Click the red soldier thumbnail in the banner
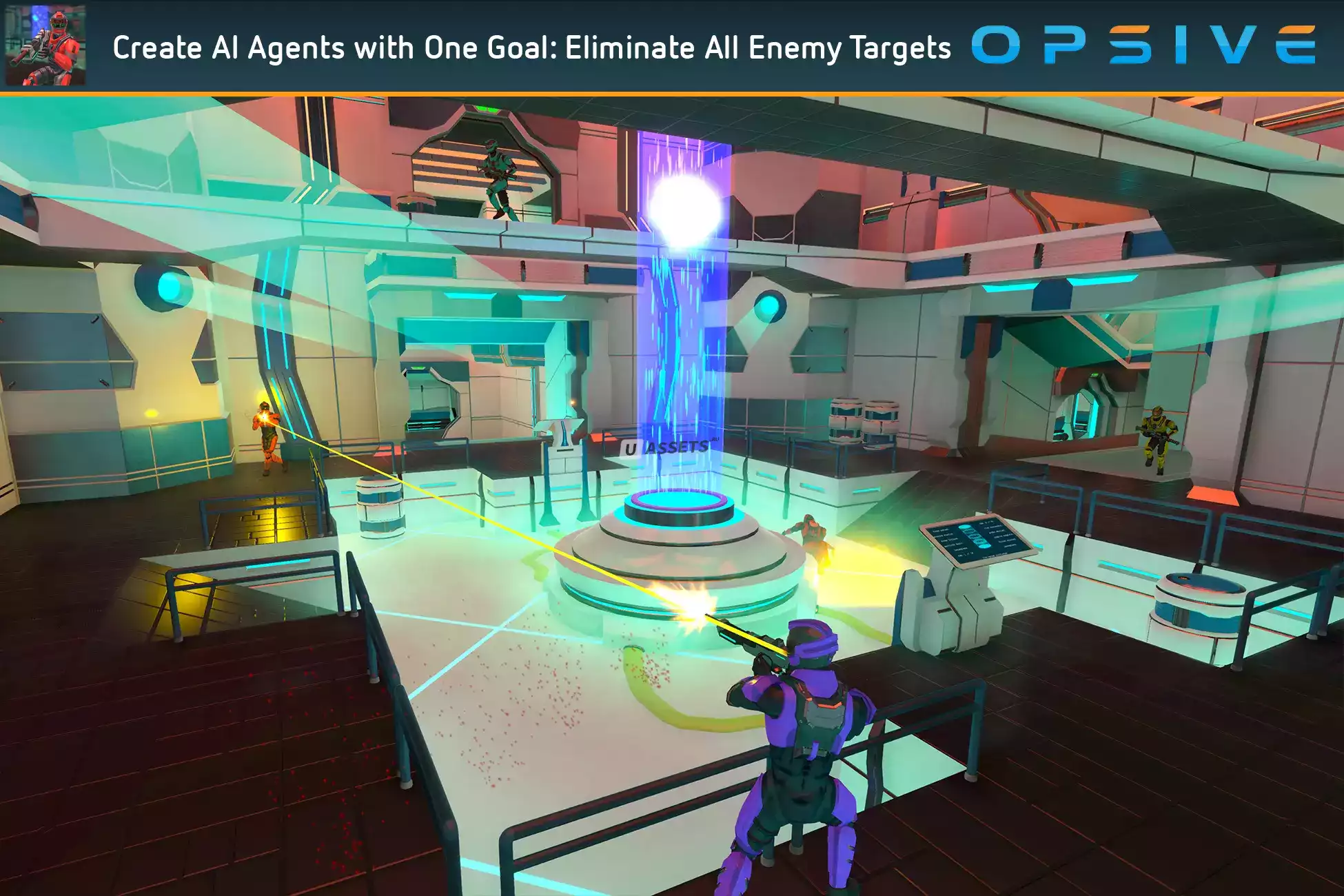 (x=45, y=45)
